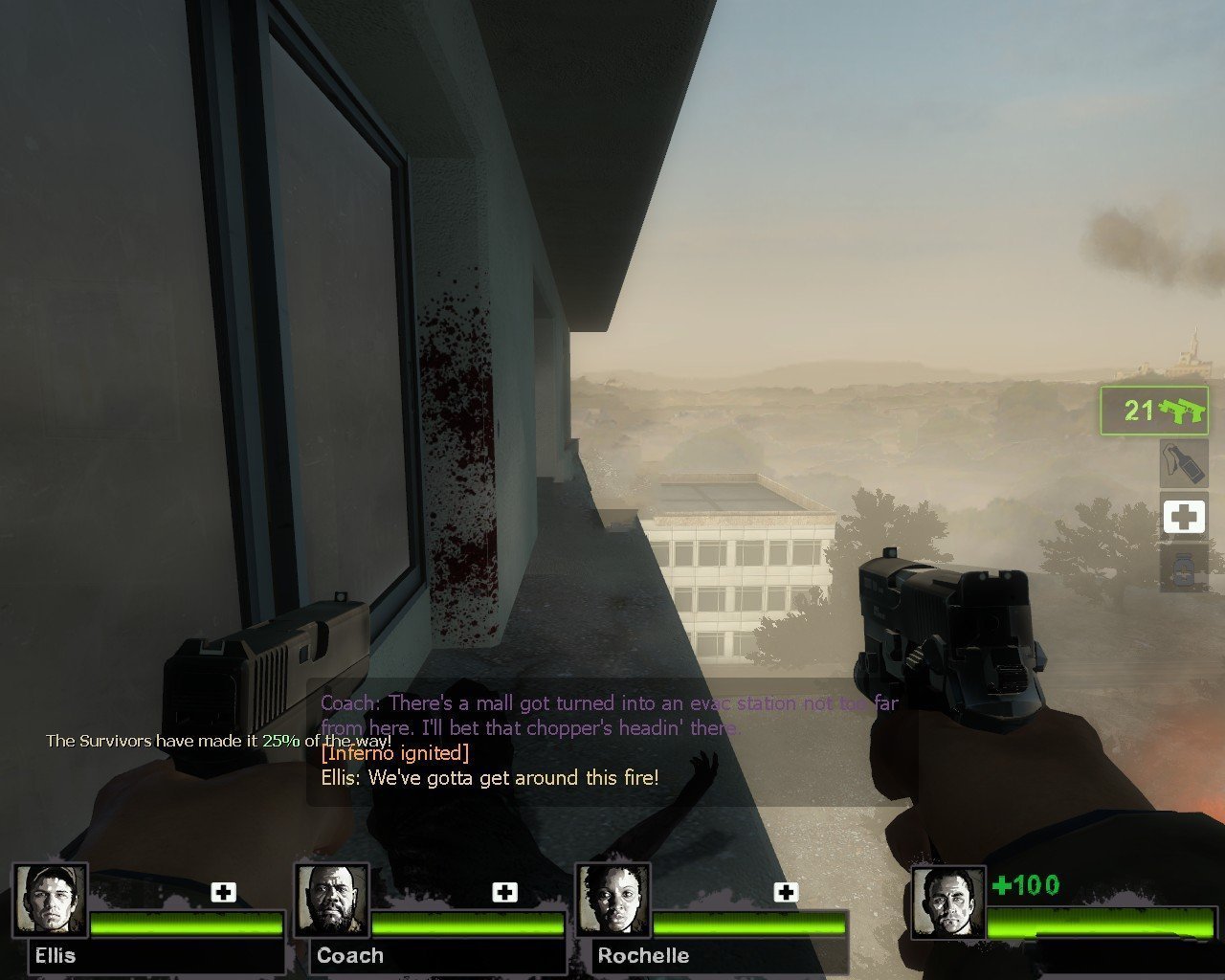Choose the first aid kit slot
Screen dimensions: 1225x980
pos(1183,517)
